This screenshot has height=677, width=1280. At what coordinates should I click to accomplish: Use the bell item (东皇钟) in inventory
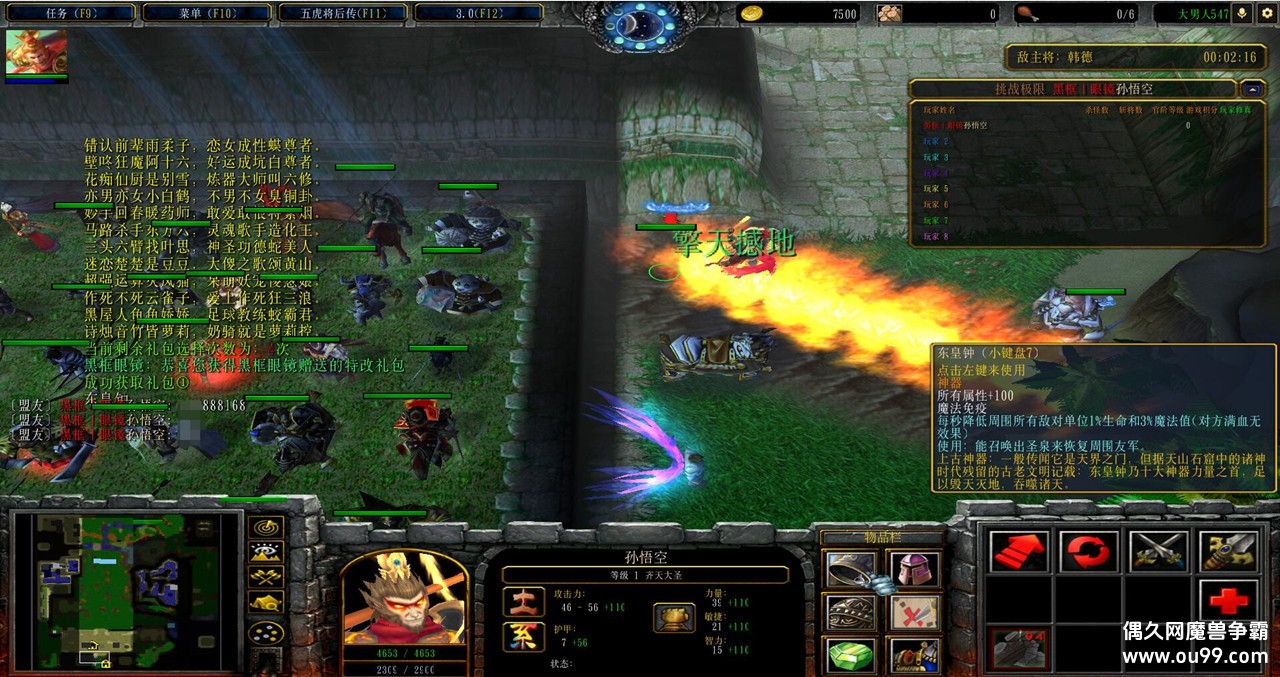click(x=848, y=570)
